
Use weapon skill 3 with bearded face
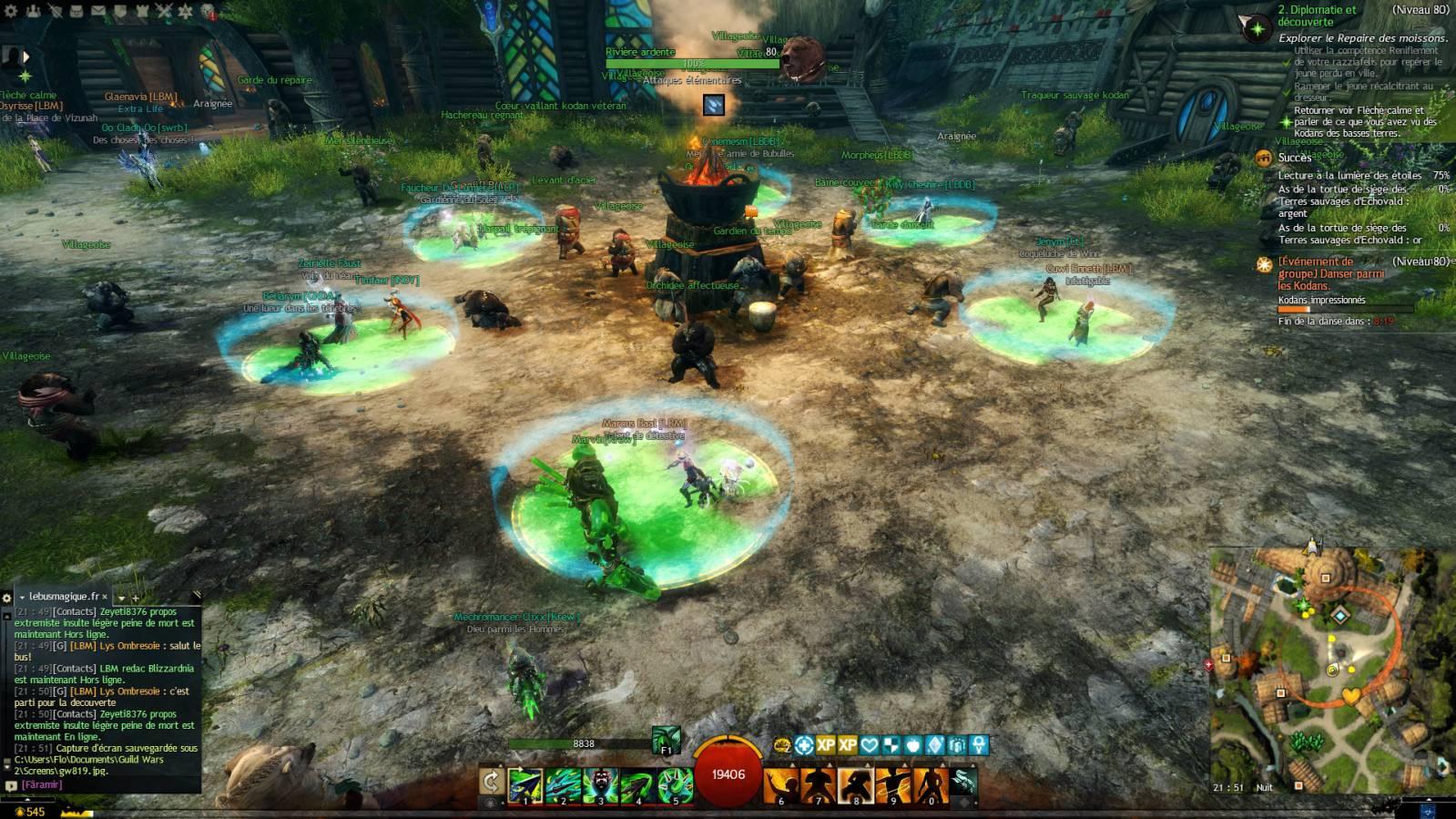click(601, 785)
